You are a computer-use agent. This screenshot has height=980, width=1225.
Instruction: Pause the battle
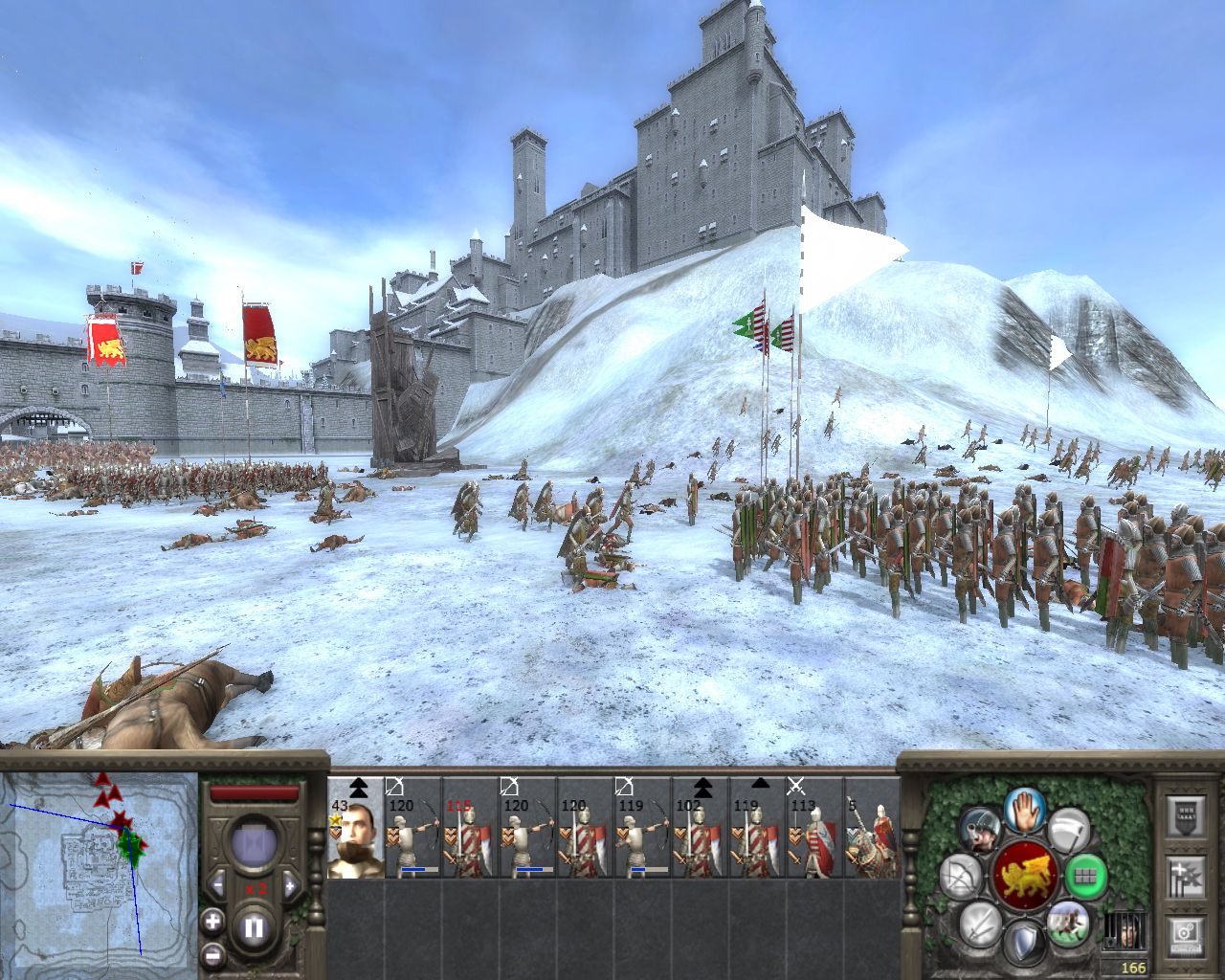click(x=254, y=927)
